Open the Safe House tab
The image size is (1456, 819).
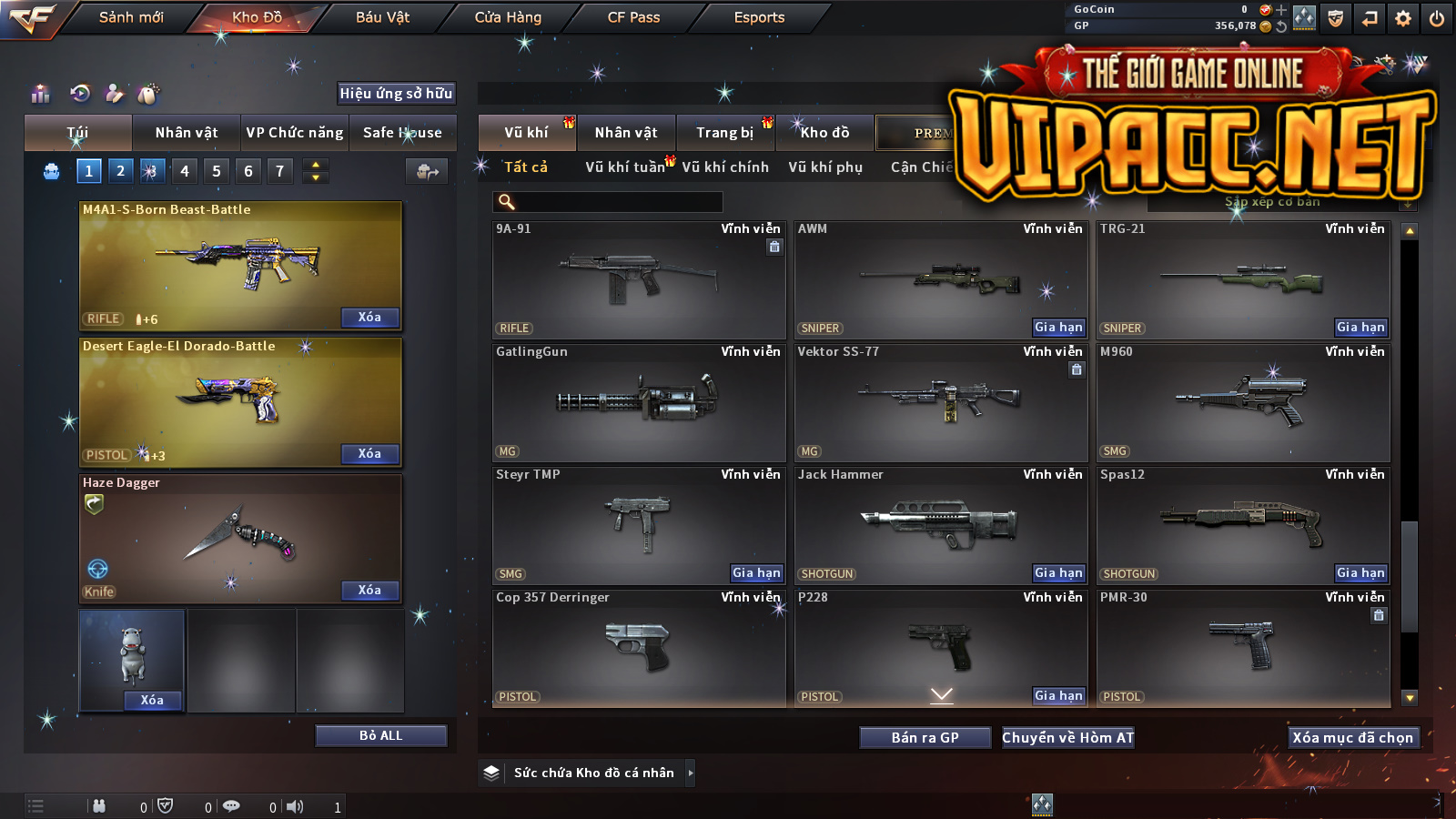tap(402, 133)
